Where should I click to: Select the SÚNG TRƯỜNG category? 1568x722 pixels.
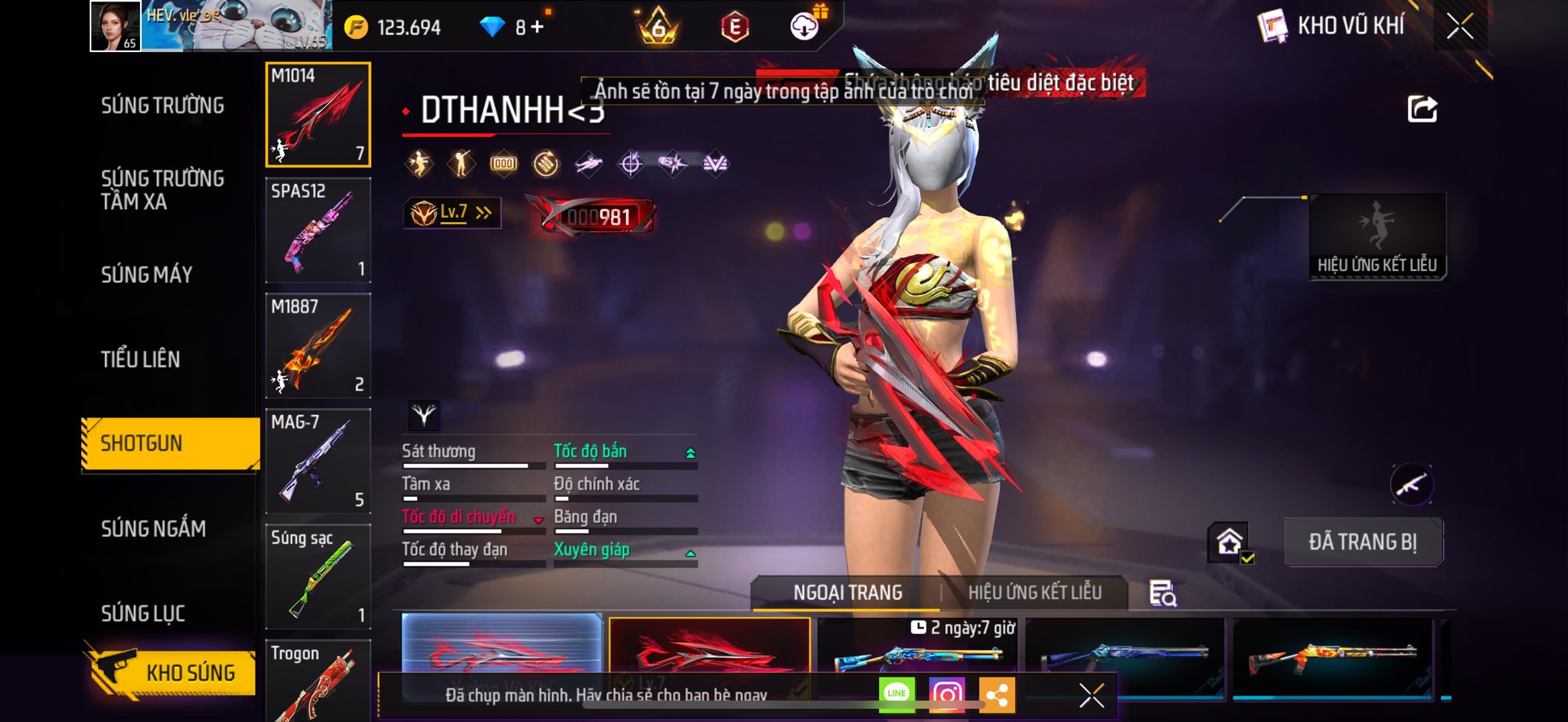pyautogui.click(x=162, y=106)
